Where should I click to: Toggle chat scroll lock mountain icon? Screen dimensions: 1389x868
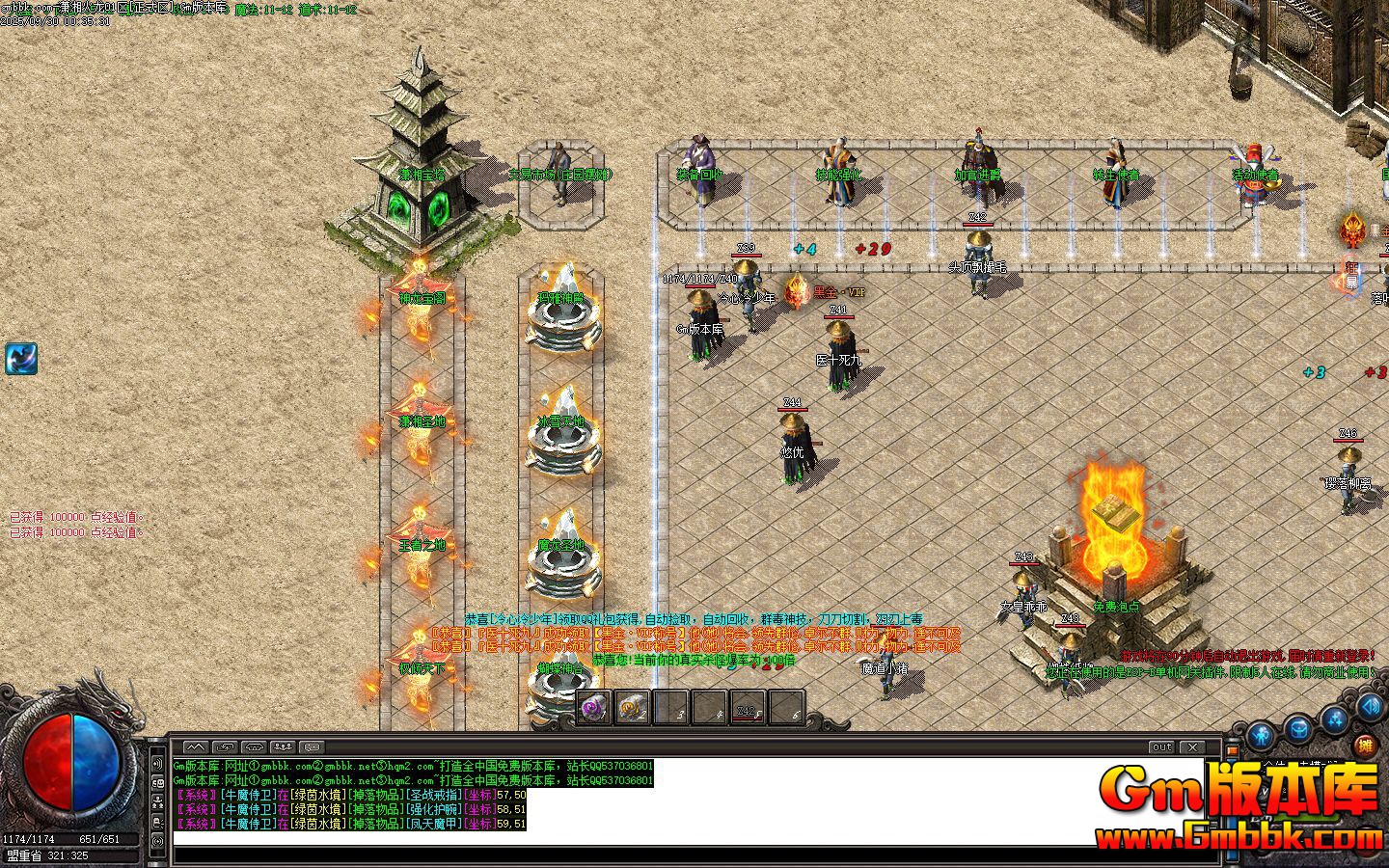coord(196,746)
